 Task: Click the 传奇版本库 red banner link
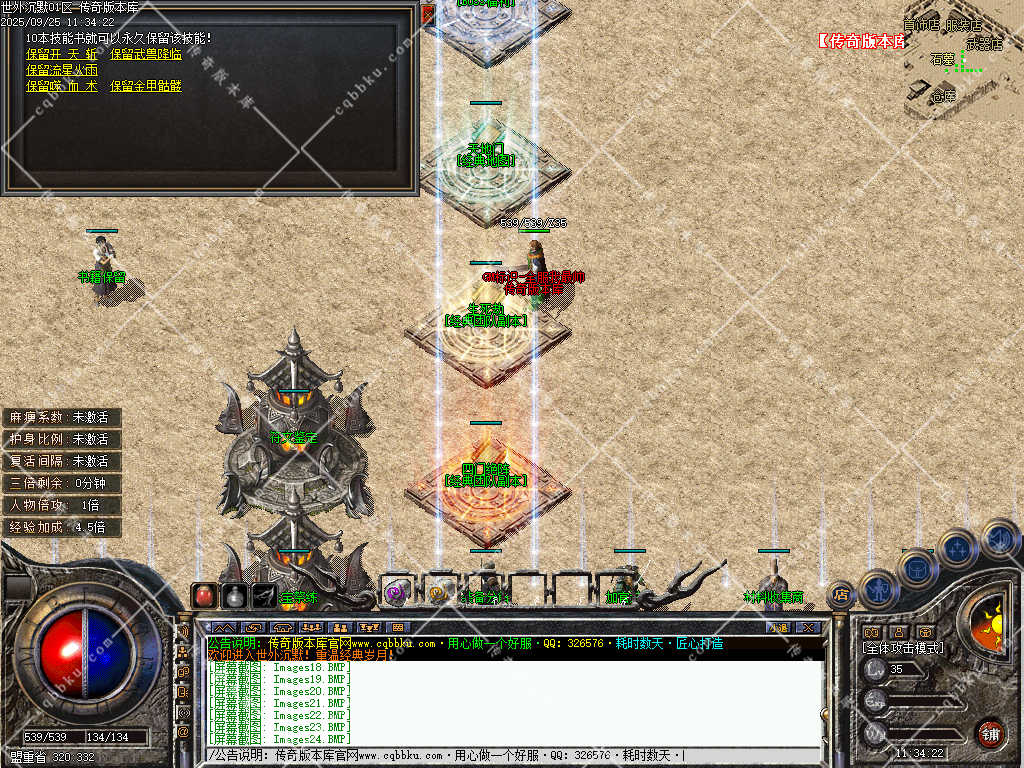pos(861,41)
